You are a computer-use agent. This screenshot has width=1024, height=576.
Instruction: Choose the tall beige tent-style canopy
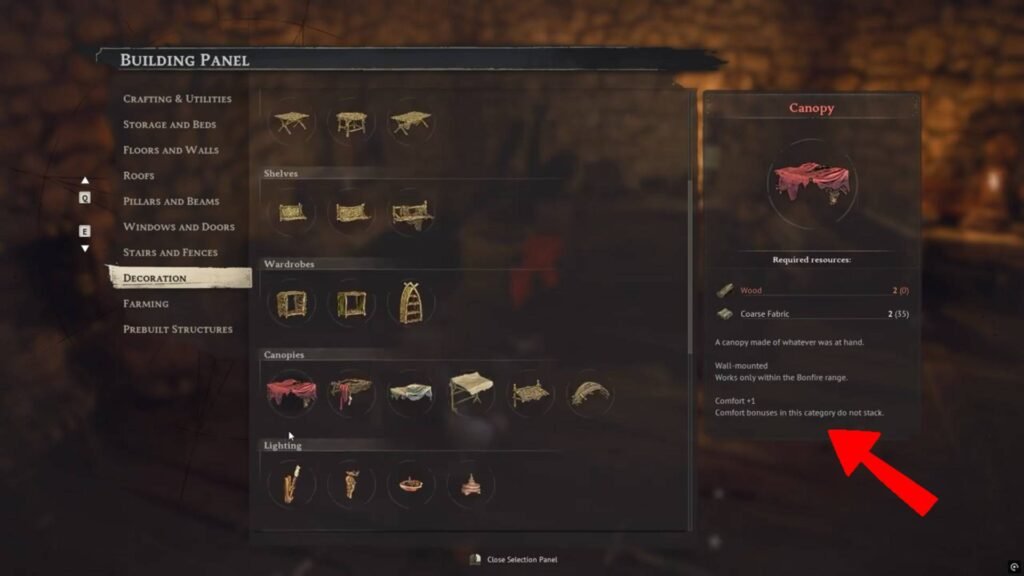coord(471,393)
